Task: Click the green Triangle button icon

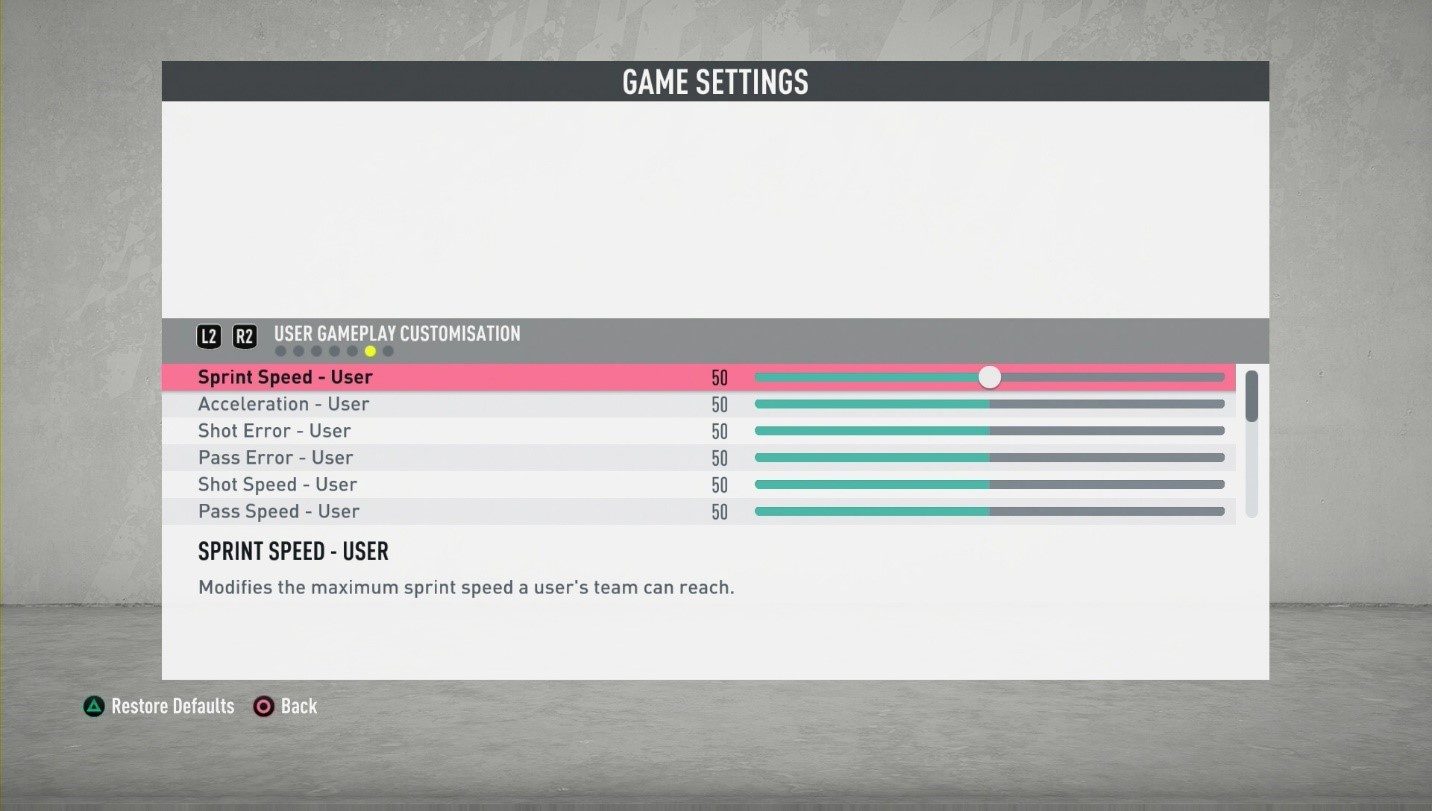Action: pyautogui.click(x=92, y=706)
